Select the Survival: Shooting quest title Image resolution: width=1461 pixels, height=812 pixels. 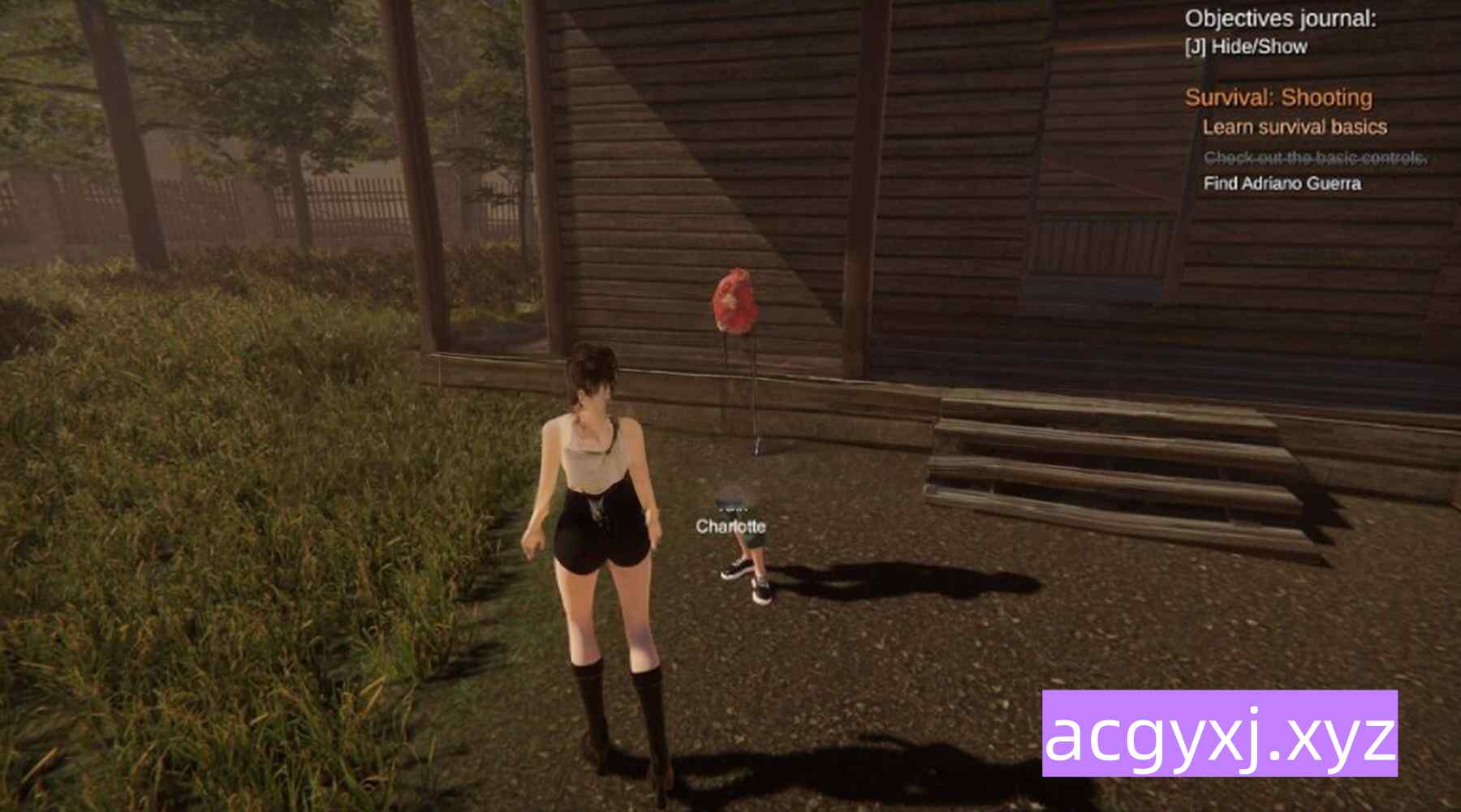point(1278,98)
